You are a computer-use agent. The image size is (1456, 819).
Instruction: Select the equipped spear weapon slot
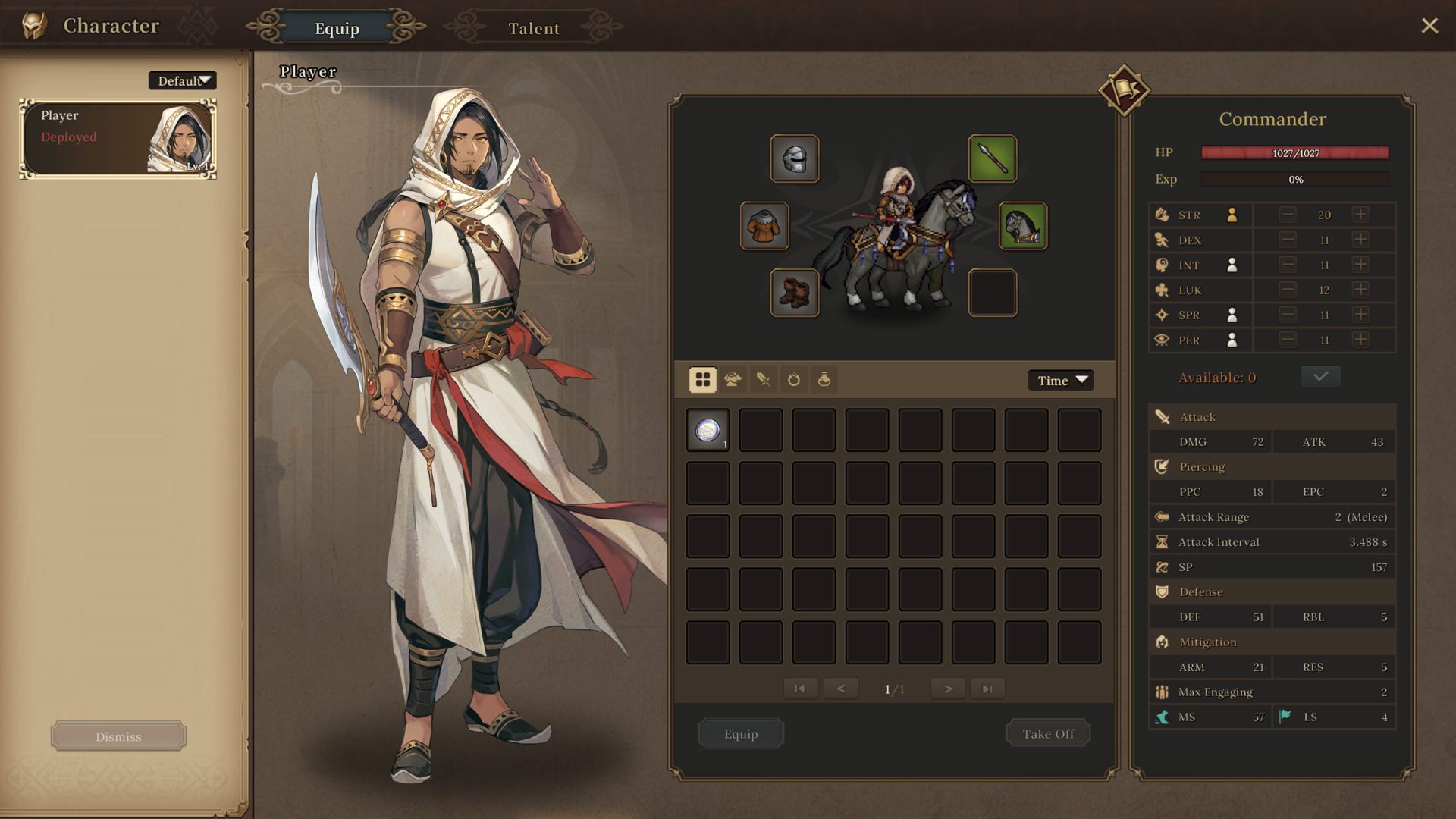992,158
